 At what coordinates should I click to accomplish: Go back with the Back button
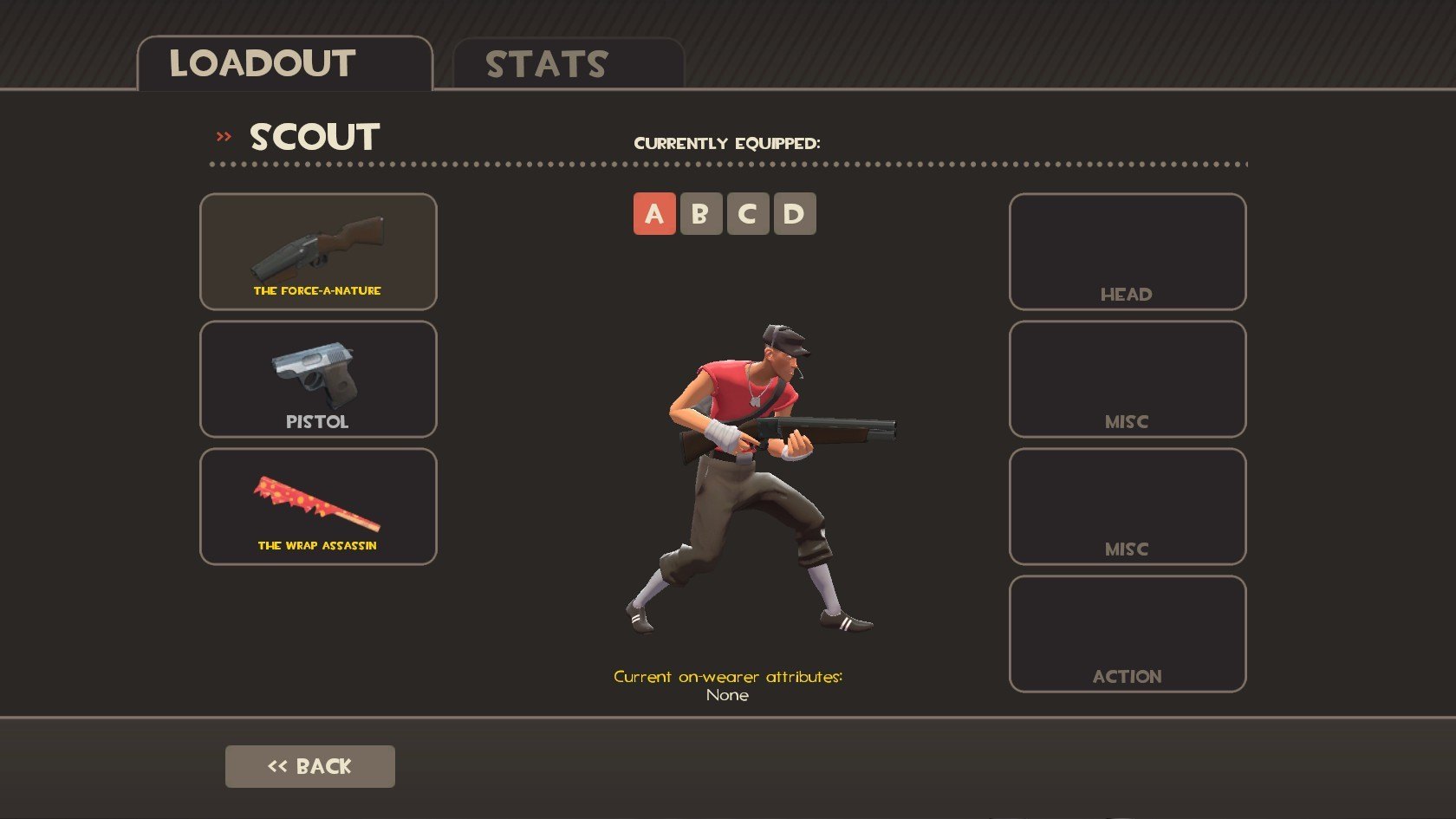[309, 766]
